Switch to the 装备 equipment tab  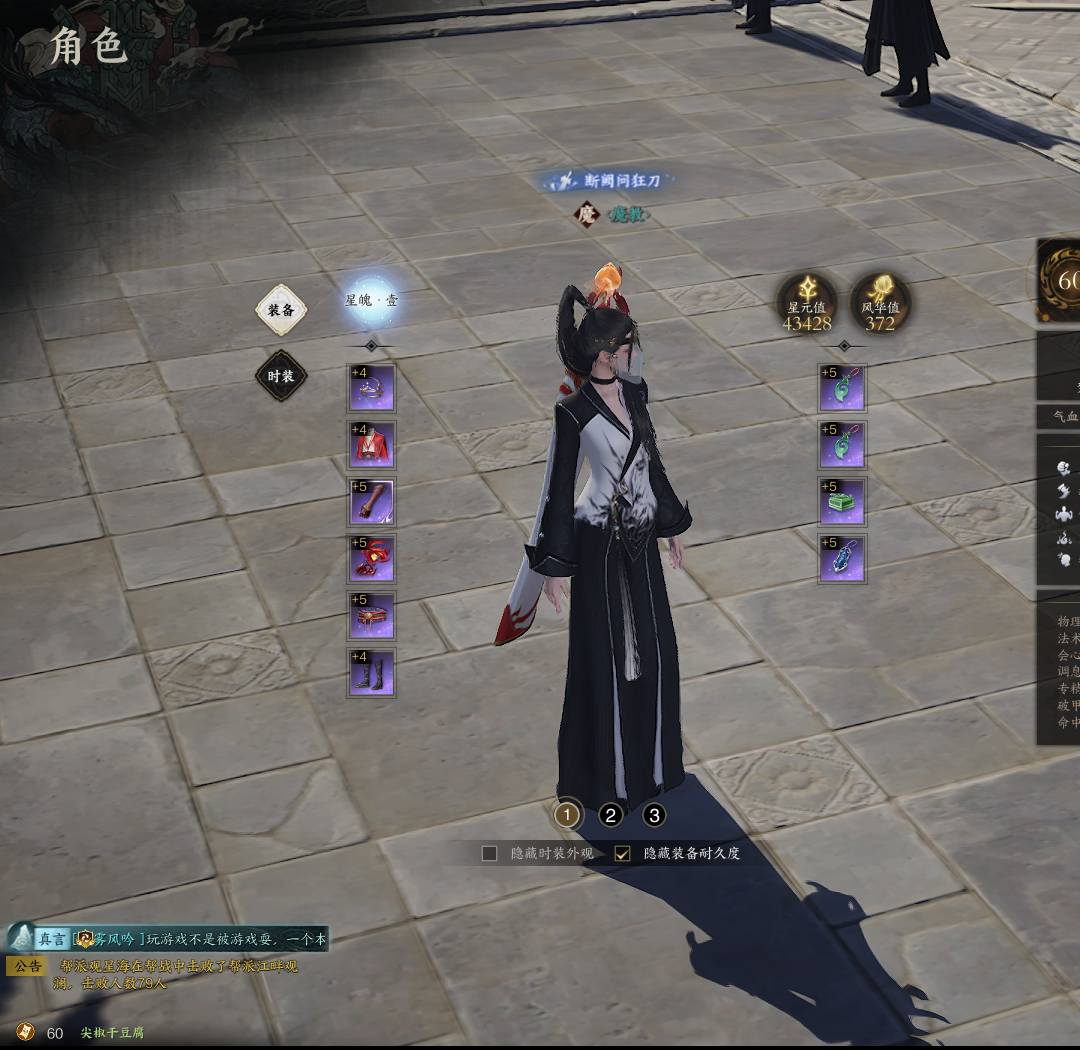pyautogui.click(x=281, y=310)
